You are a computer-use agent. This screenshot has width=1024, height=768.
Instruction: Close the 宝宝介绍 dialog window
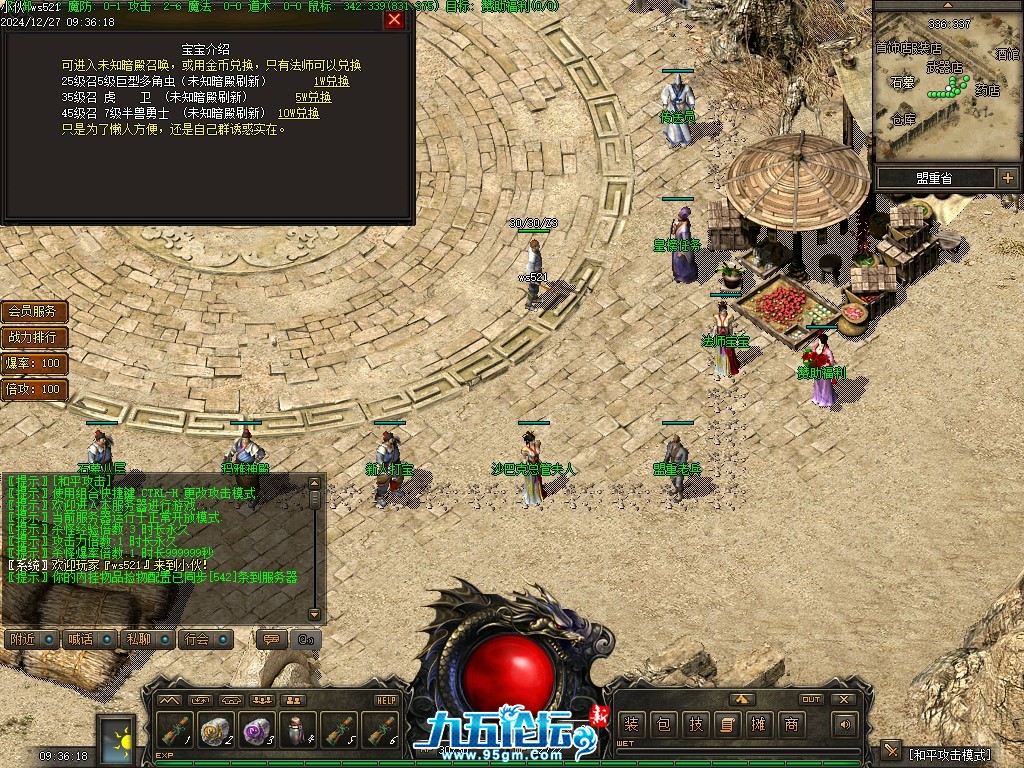click(x=394, y=19)
